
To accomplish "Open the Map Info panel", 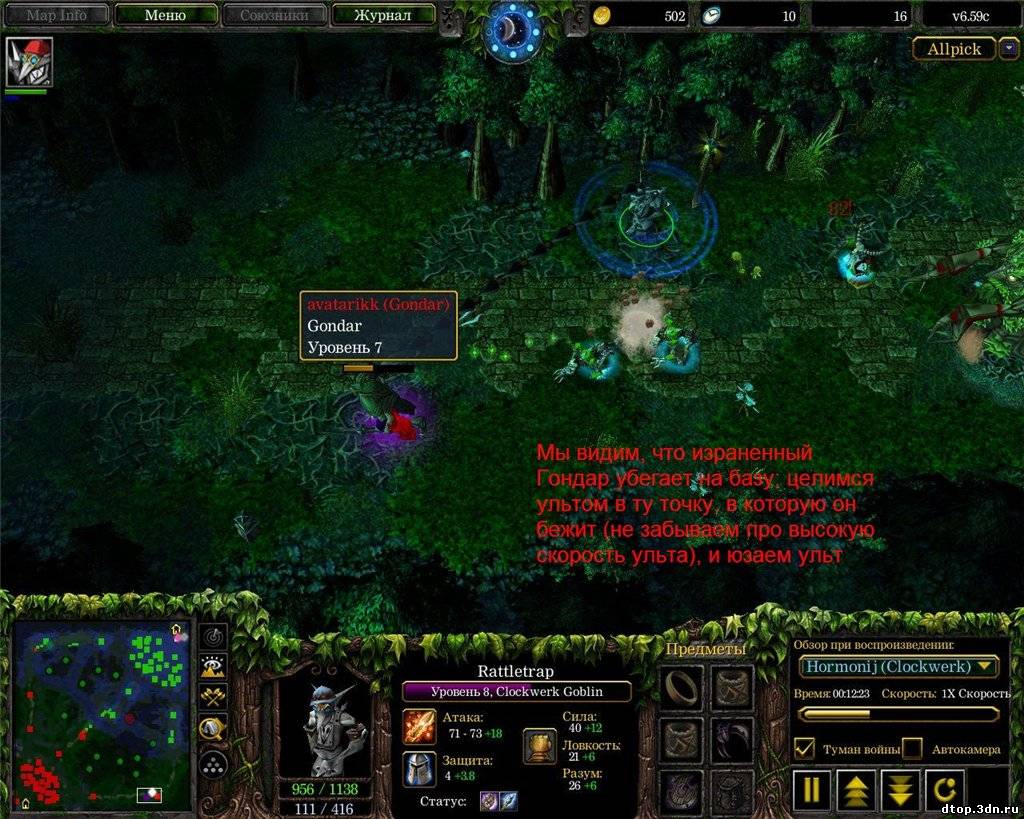I will (x=56, y=16).
